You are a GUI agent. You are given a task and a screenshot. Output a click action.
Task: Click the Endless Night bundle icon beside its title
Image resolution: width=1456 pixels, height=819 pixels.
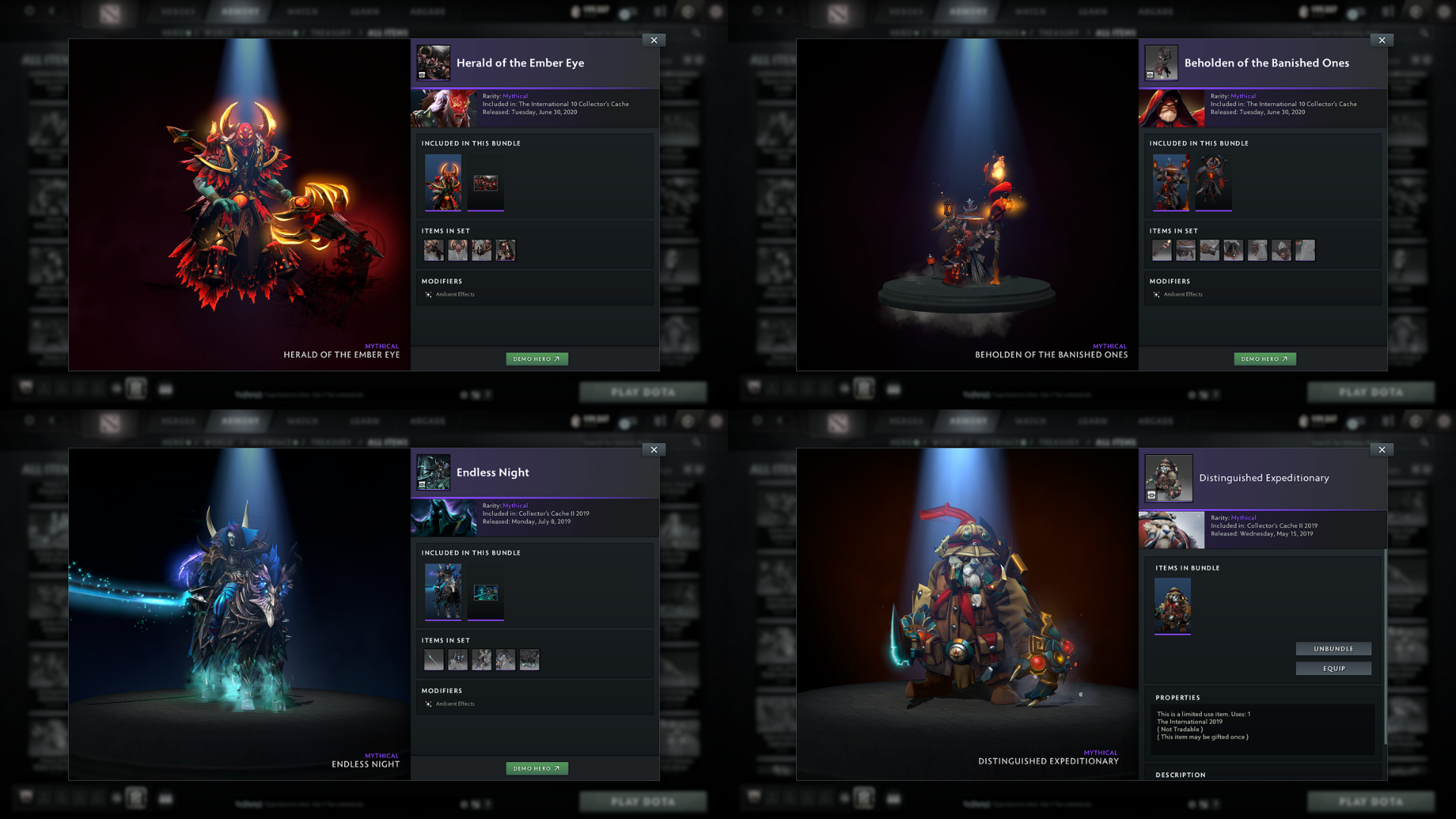point(433,472)
